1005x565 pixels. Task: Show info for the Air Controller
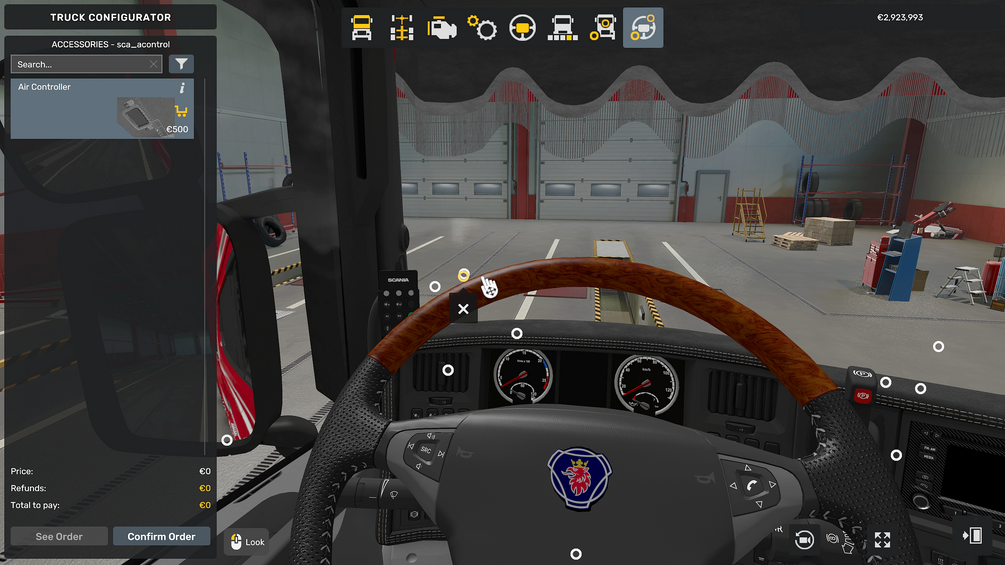182,88
